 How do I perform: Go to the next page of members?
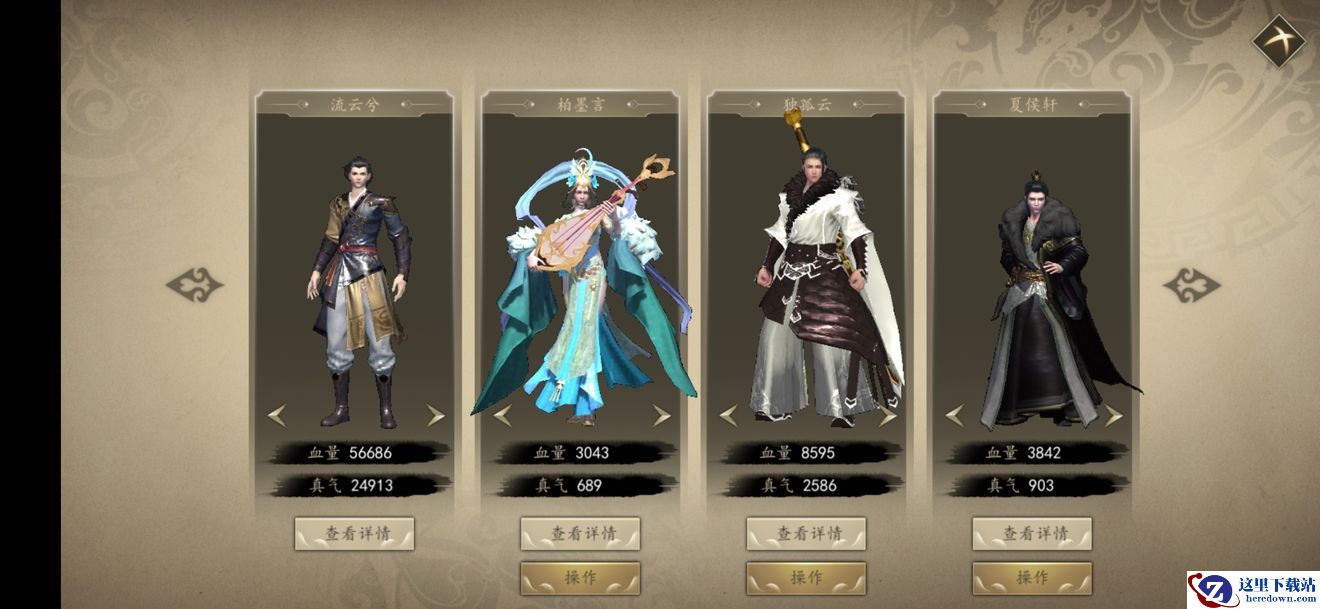(x=1191, y=285)
